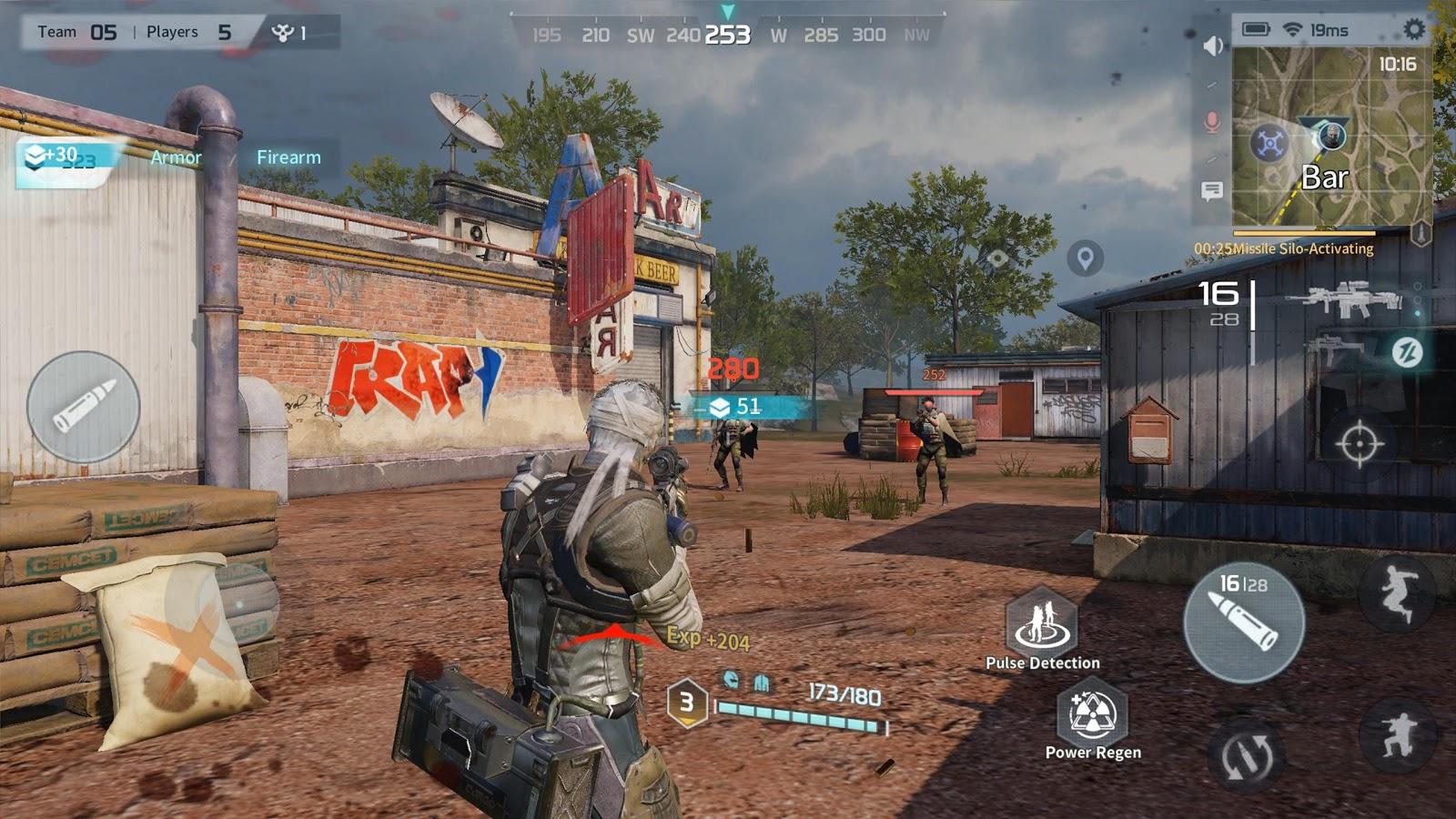This screenshot has height=819, width=1456.
Task: Toggle the microphone voice chat icon
Action: coord(1211,121)
